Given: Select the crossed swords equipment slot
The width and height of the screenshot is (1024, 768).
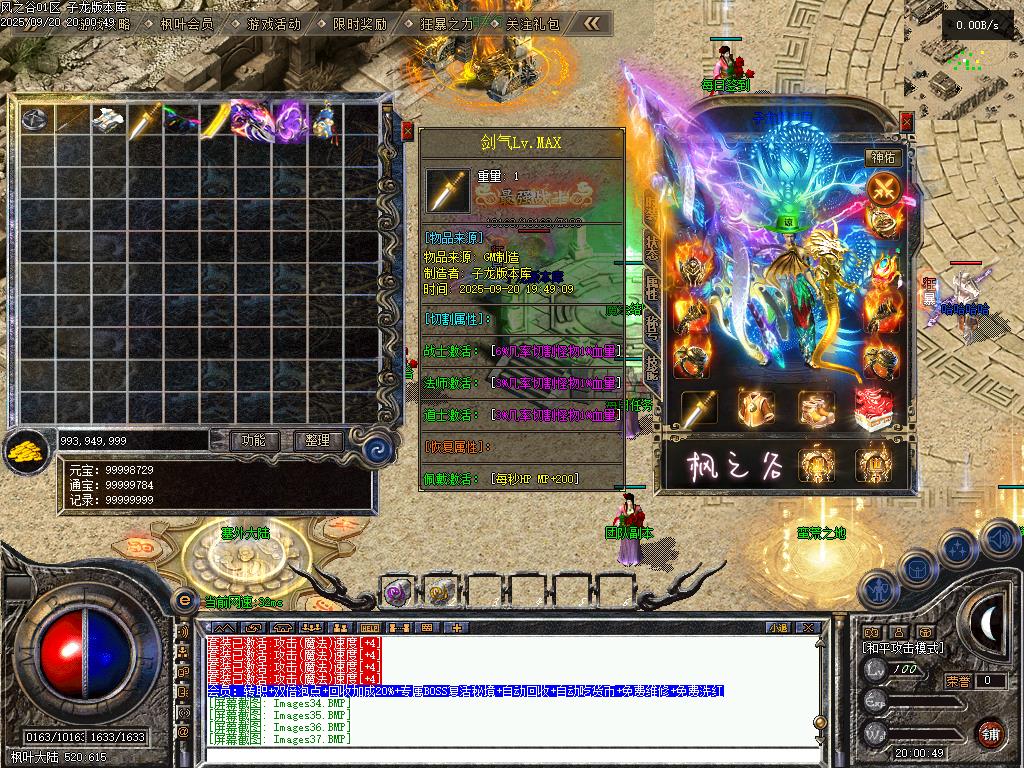Looking at the screenshot, I should click(884, 187).
